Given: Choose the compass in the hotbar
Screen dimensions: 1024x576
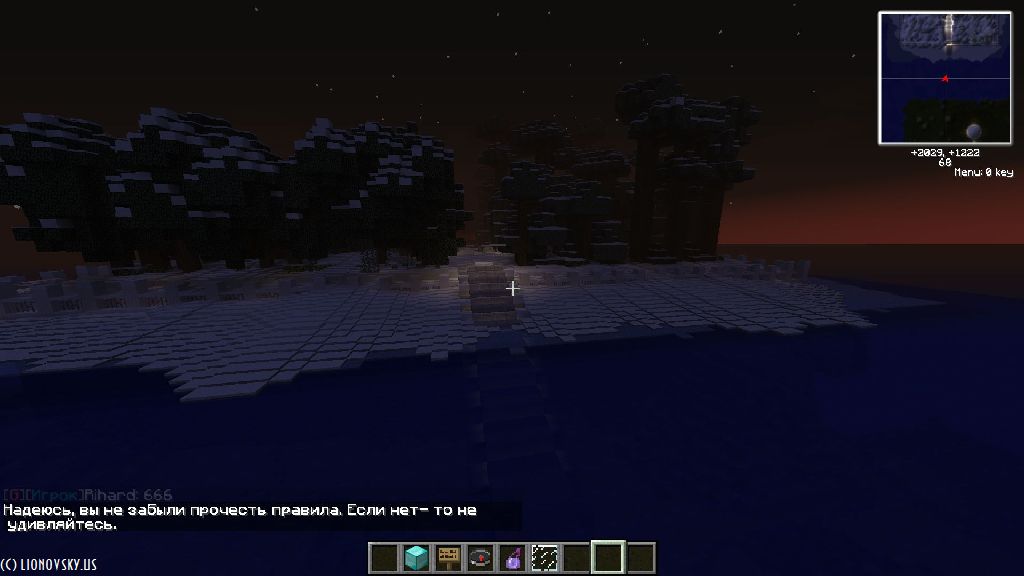Looking at the screenshot, I should (x=480, y=557).
